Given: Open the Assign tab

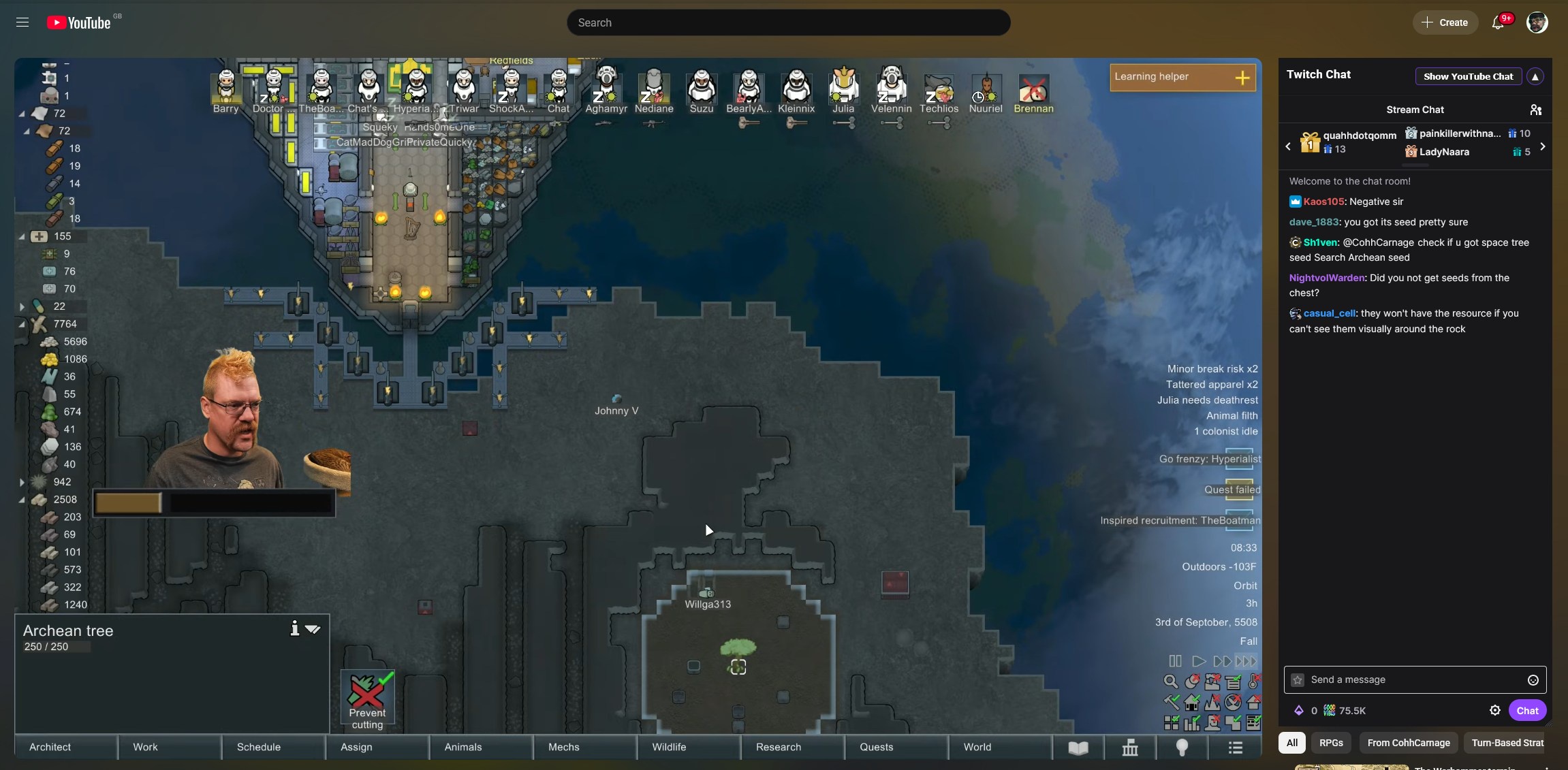Looking at the screenshot, I should [x=356, y=747].
